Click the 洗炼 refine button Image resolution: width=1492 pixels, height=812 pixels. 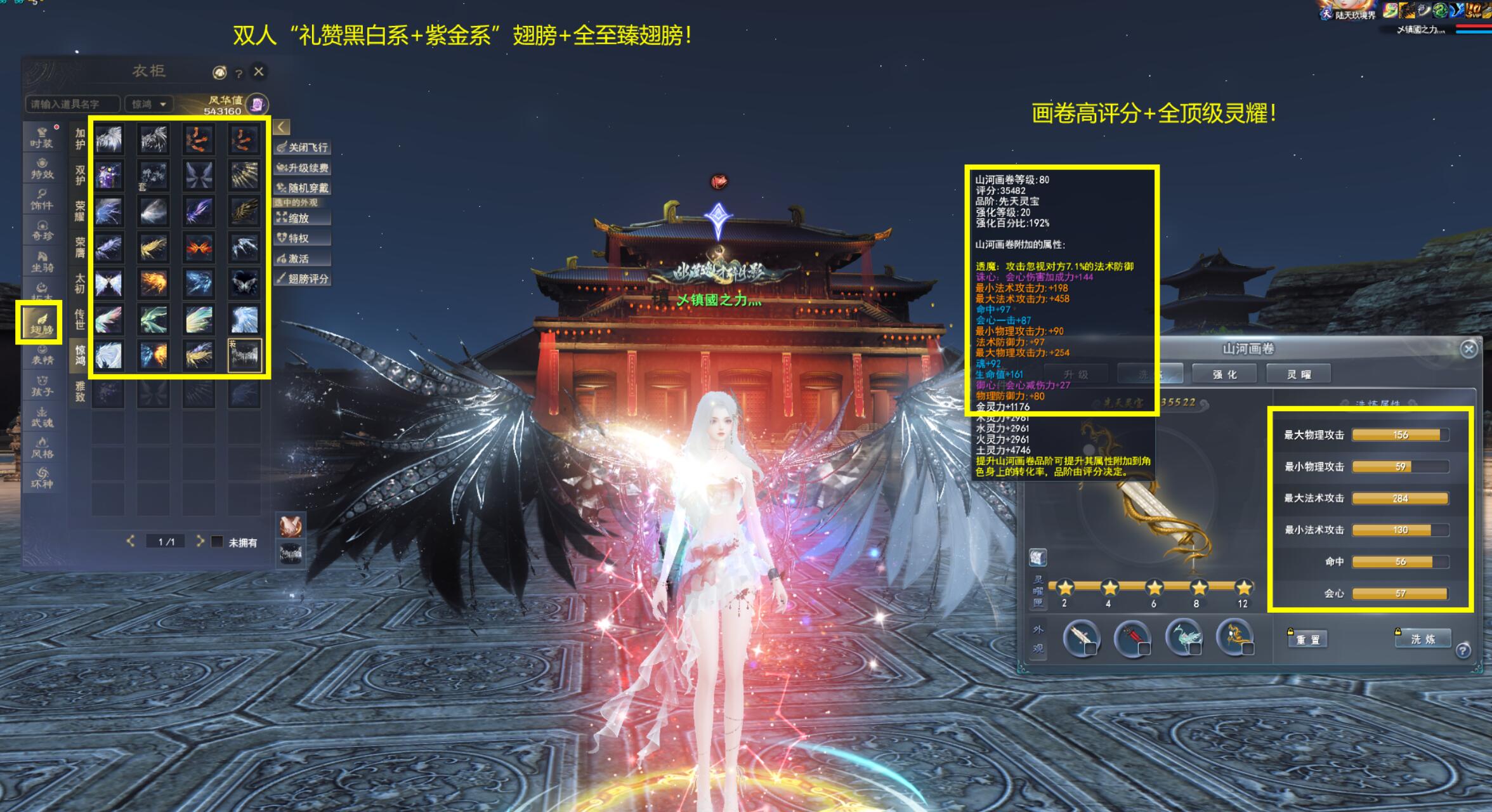(x=1423, y=639)
